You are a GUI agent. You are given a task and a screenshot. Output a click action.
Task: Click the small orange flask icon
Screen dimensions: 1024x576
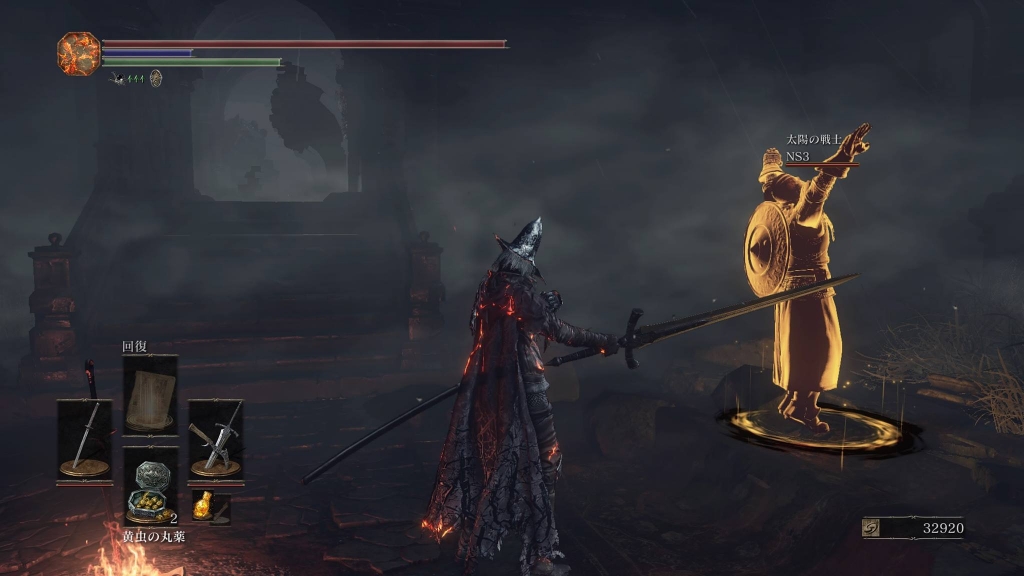204,504
